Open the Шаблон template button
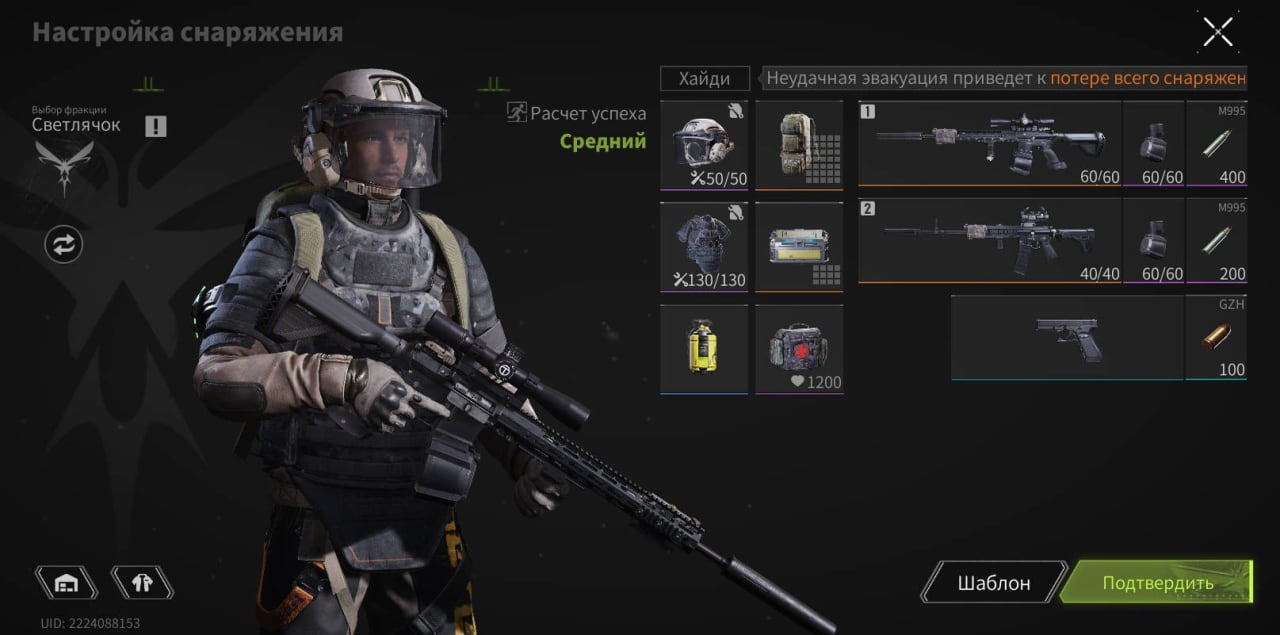The width and height of the screenshot is (1280, 635). pyautogui.click(x=993, y=582)
